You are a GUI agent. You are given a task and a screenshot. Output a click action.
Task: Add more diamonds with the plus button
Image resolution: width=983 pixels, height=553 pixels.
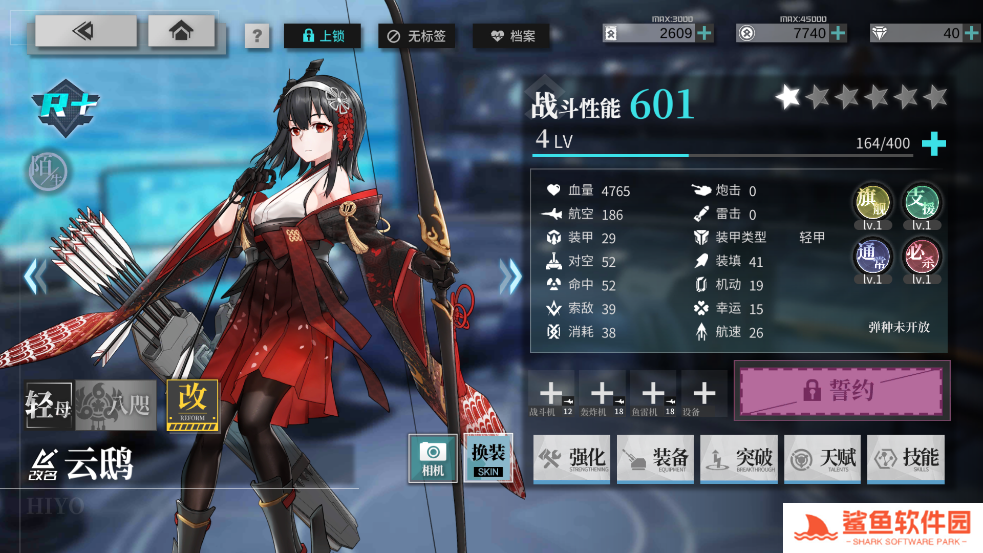[x=972, y=33]
